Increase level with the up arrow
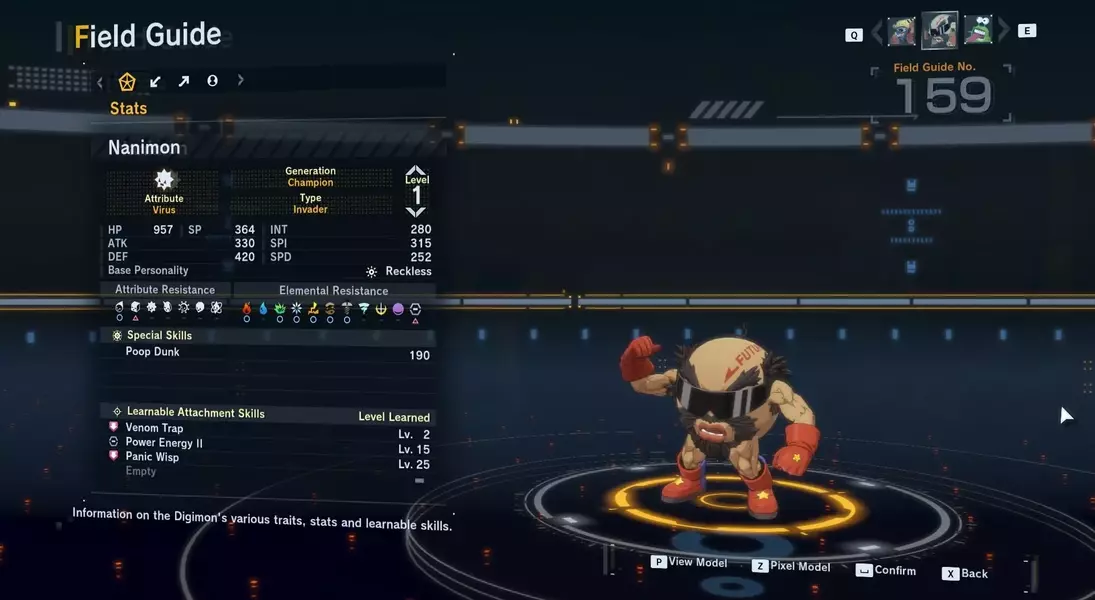Image resolution: width=1095 pixels, height=600 pixels. coord(416,171)
